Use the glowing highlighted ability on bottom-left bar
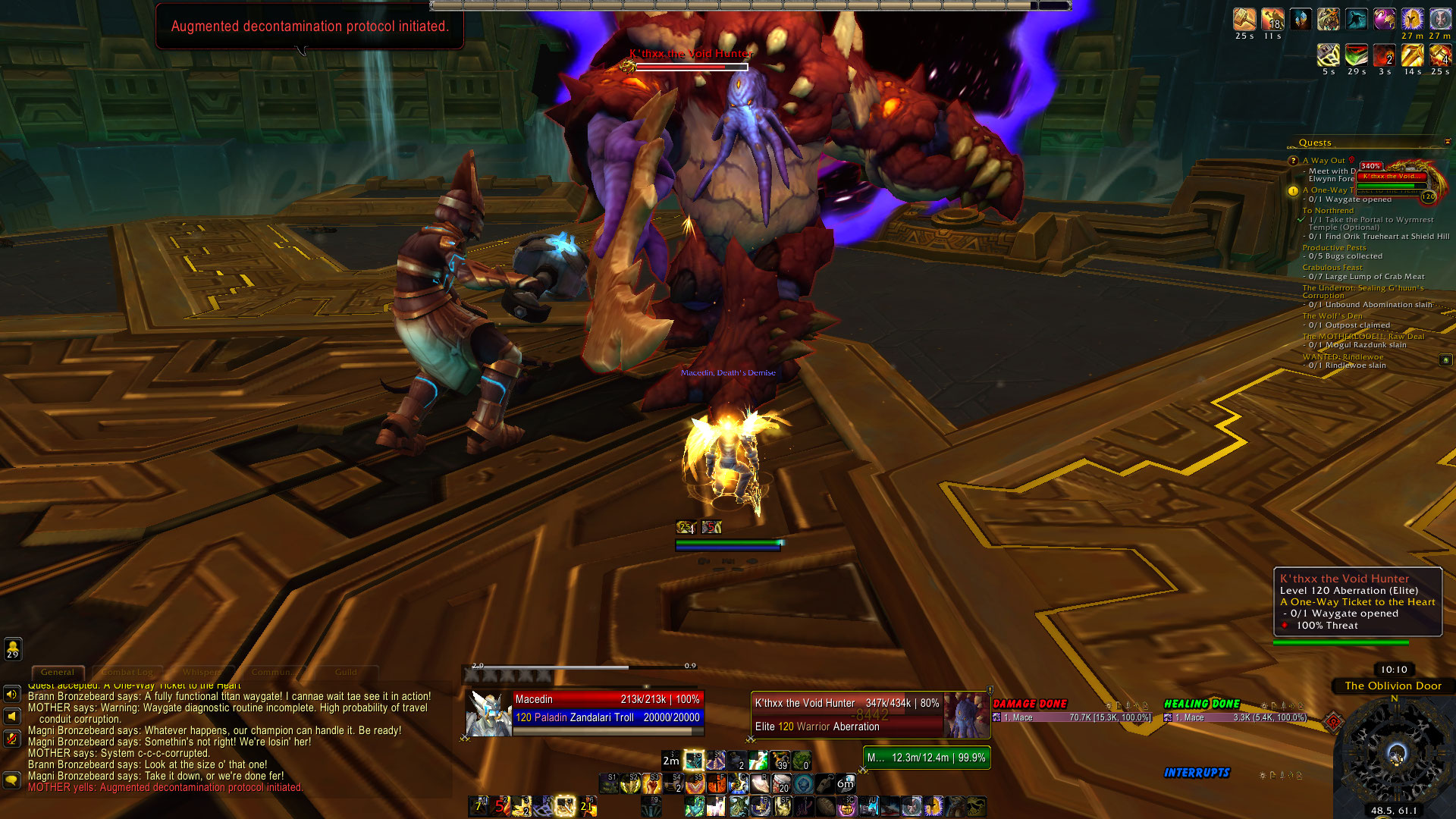 pyautogui.click(x=565, y=805)
